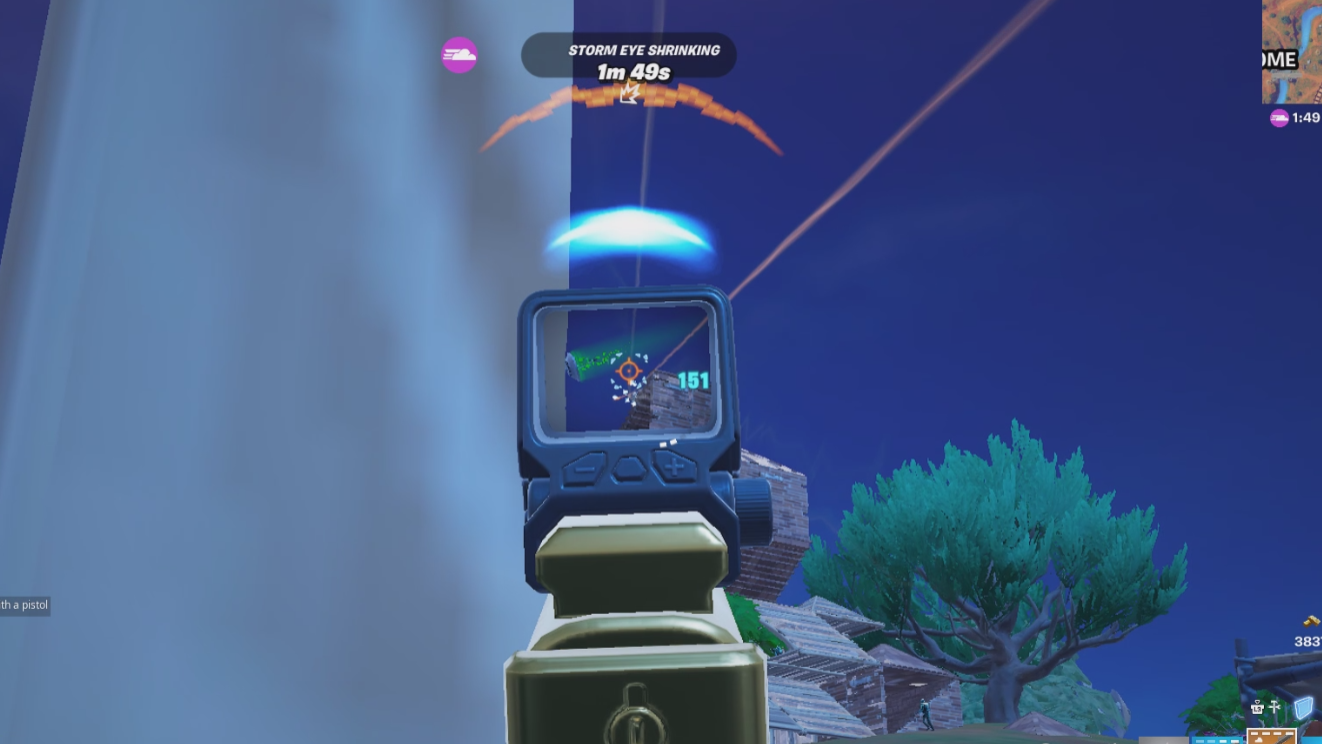
Task: Open the emote wheel via the L3 icon
Action: [1257, 707]
